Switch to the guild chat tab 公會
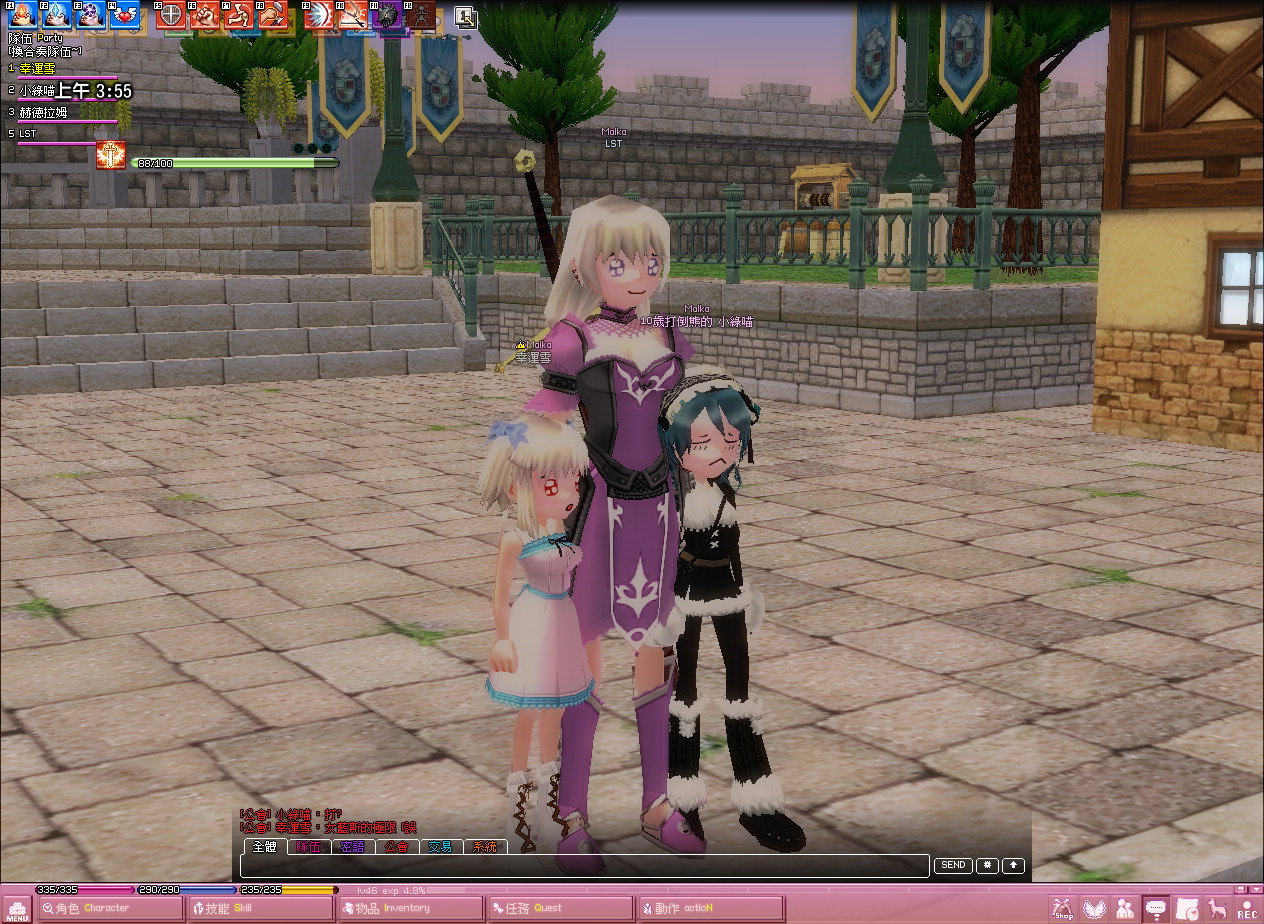This screenshot has height=924, width=1264. coord(397,847)
